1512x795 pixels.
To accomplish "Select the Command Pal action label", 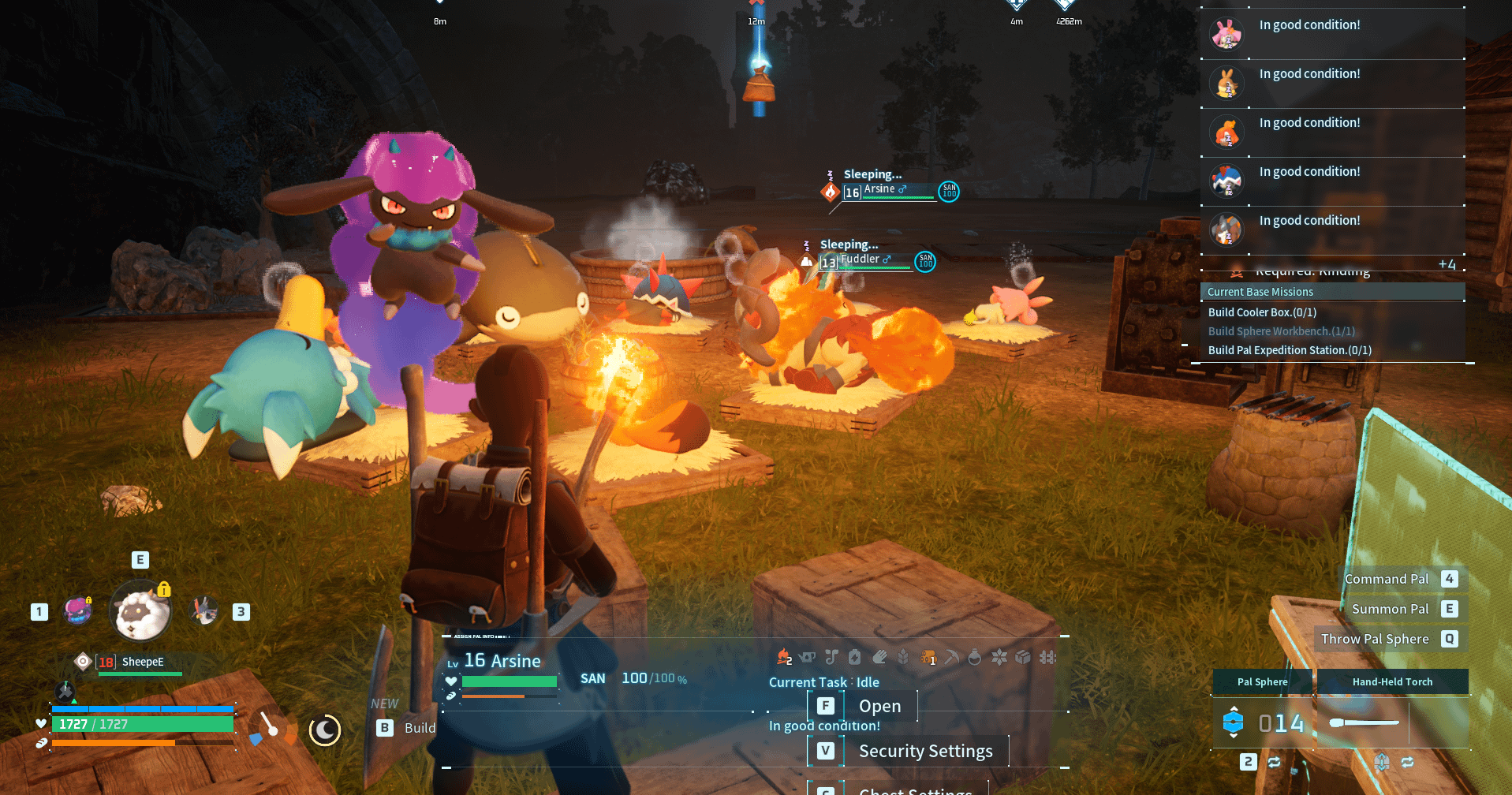I will click(x=1386, y=579).
